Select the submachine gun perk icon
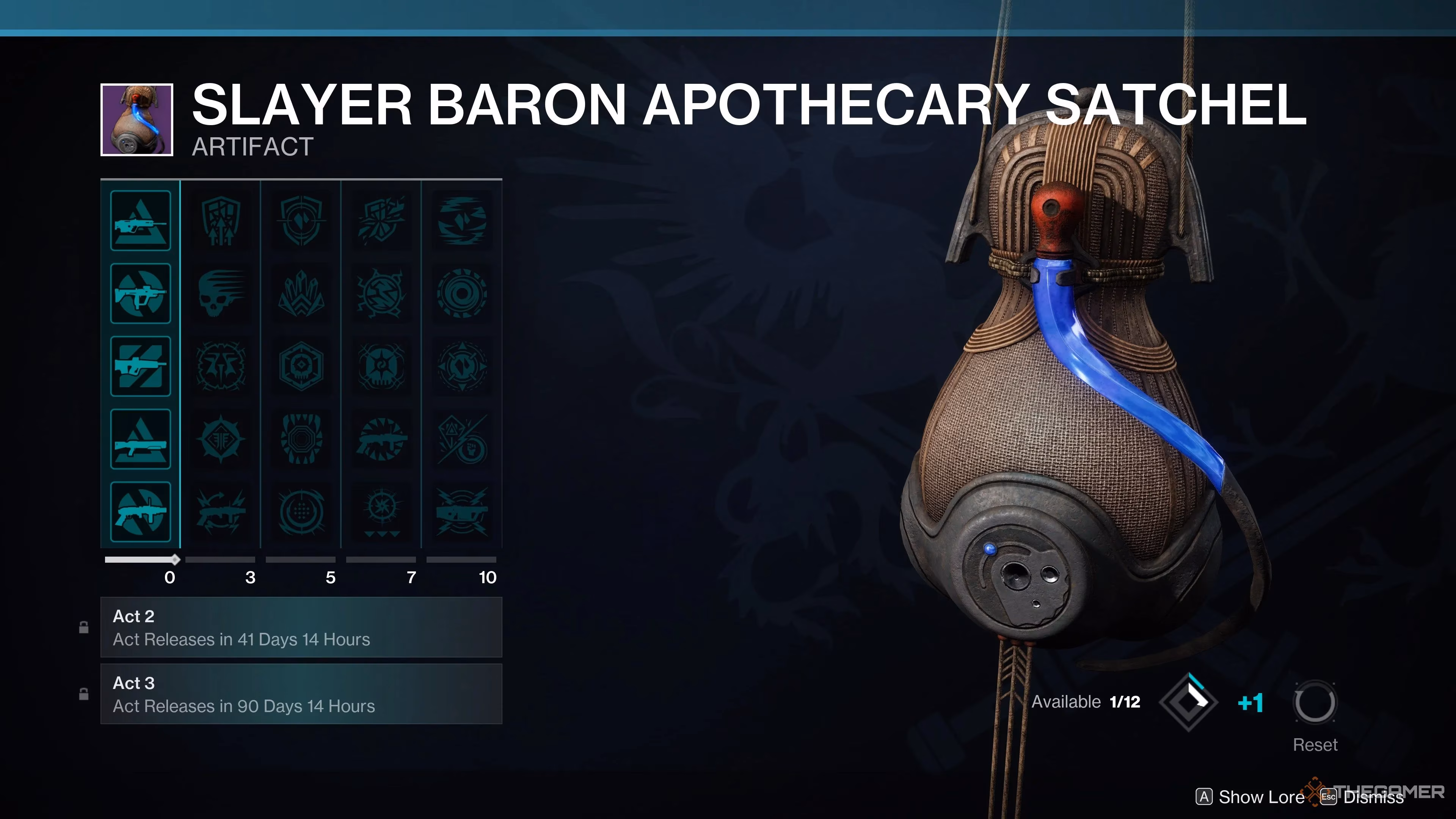 [x=141, y=293]
